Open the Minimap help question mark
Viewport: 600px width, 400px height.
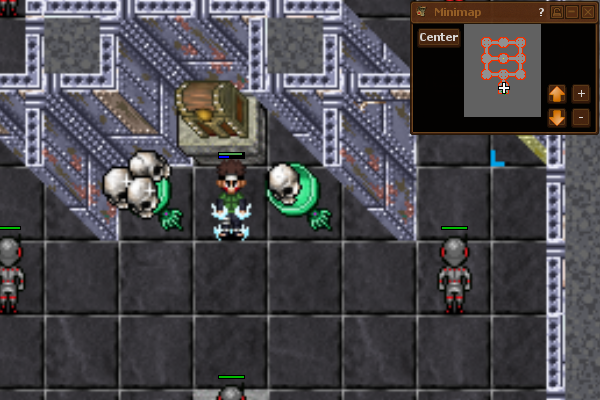[x=541, y=12]
